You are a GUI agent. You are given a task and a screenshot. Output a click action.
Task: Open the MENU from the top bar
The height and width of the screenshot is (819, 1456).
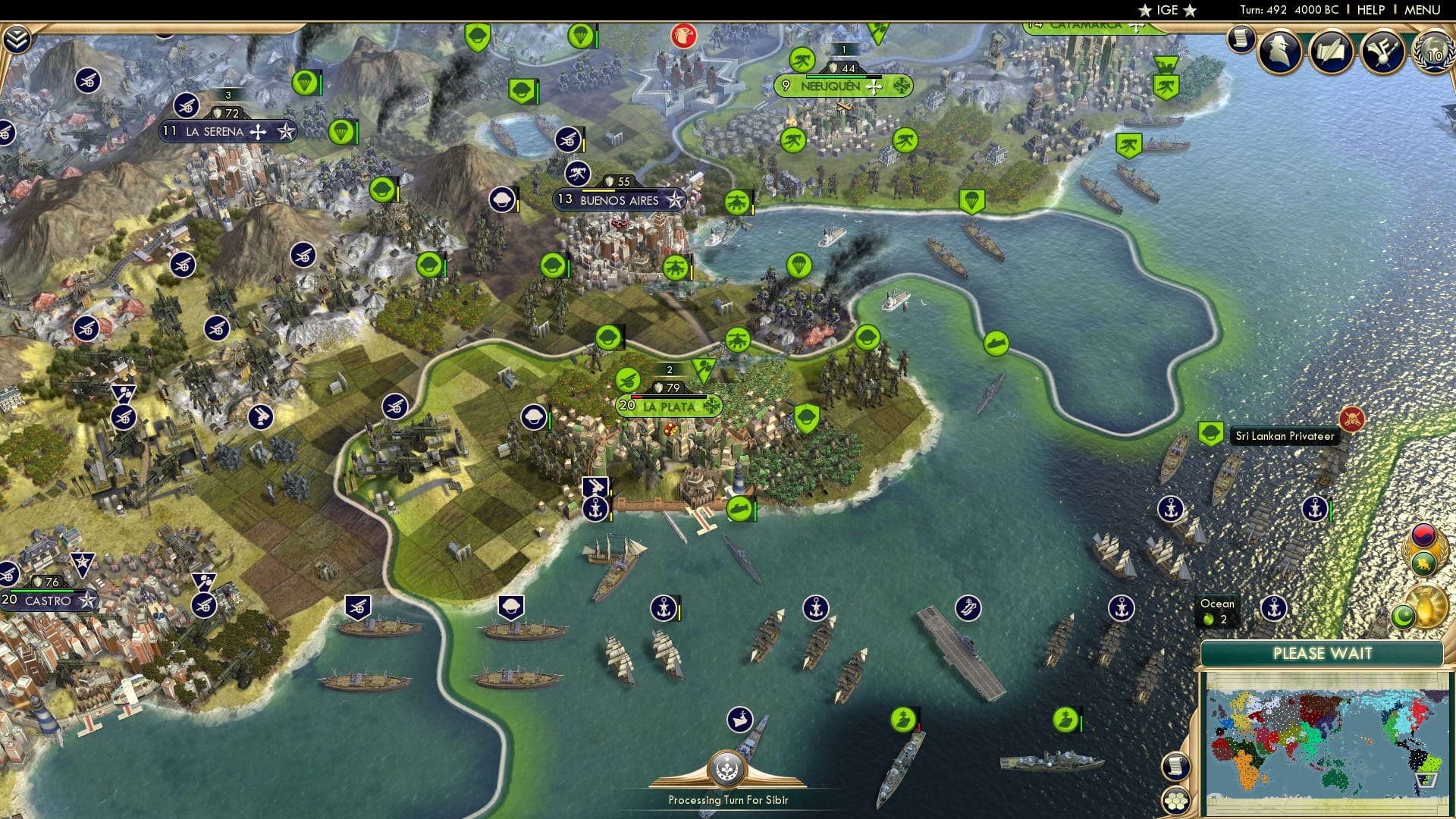click(x=1424, y=10)
